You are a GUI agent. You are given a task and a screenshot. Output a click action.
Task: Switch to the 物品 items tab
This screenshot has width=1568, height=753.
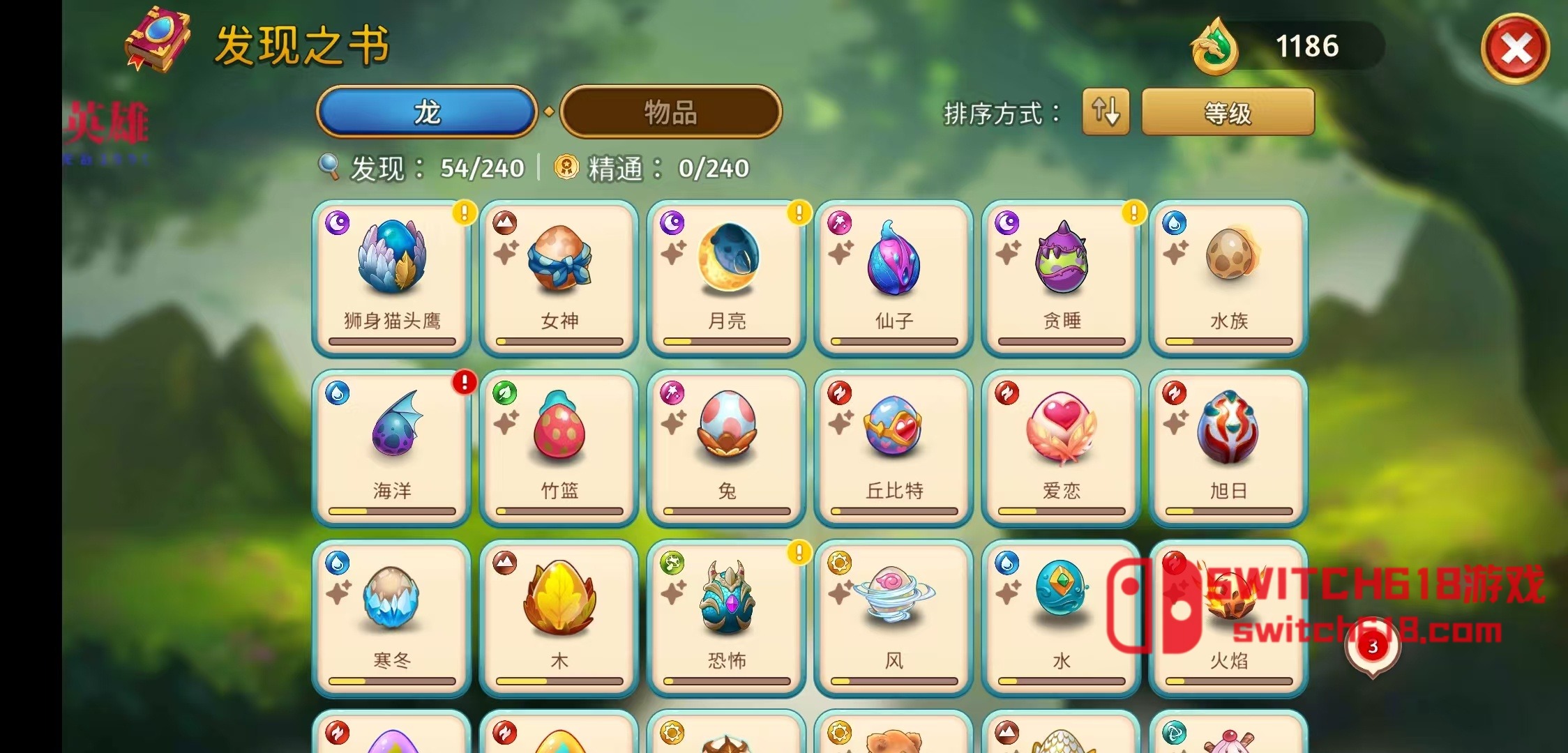670,112
